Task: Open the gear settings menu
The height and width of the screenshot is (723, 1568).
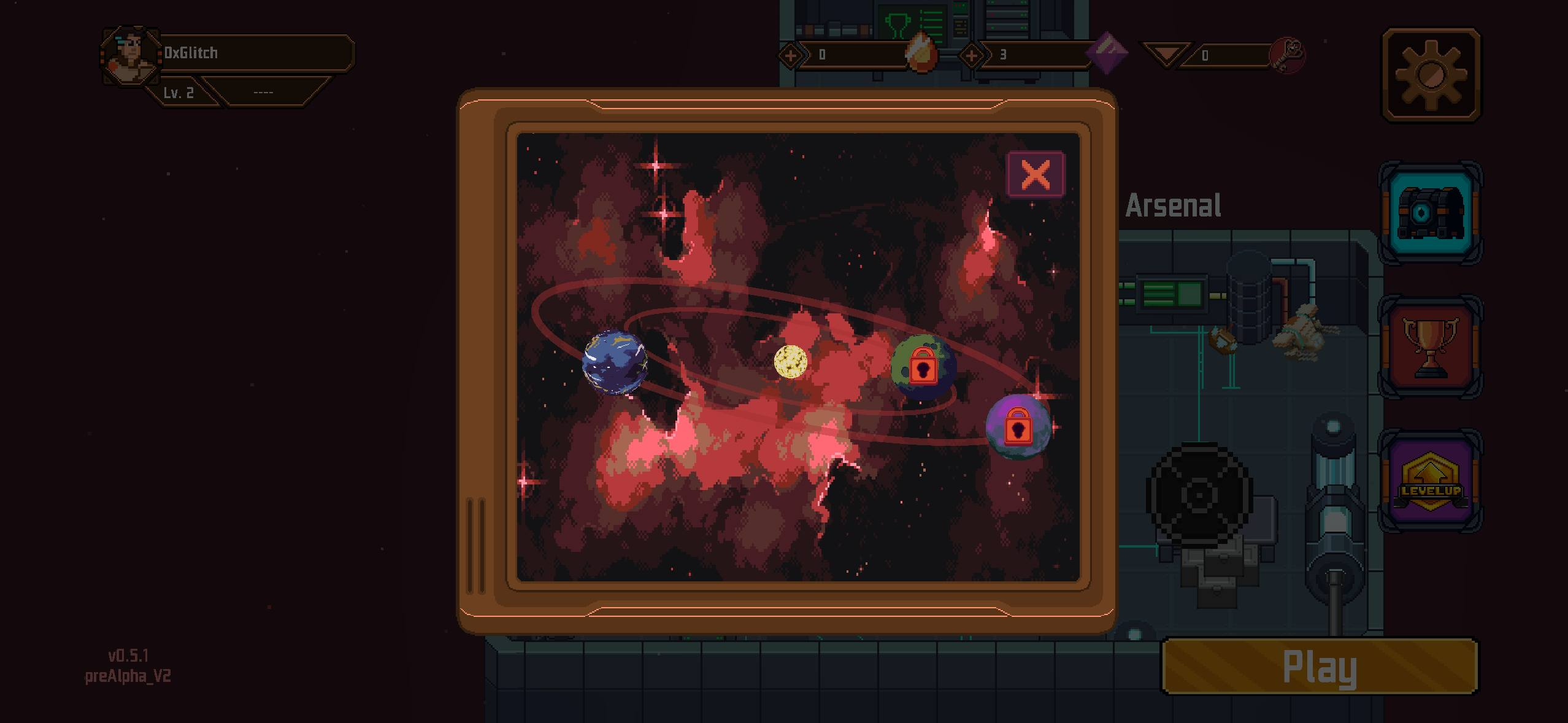Action: 1431,75
